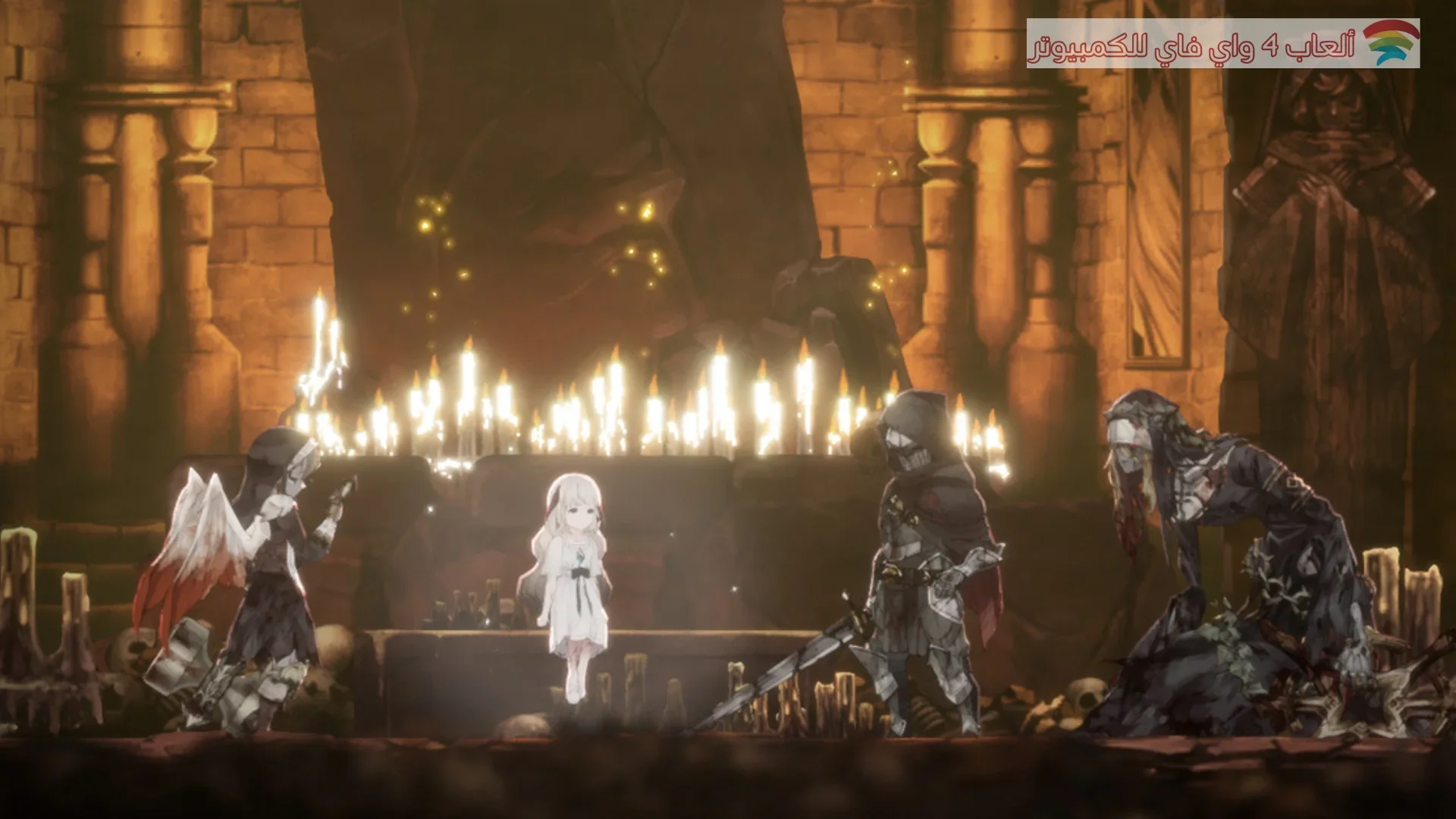Click the Arabic site watermark banner
Screen dimensions: 1456x819
[x=1222, y=44]
